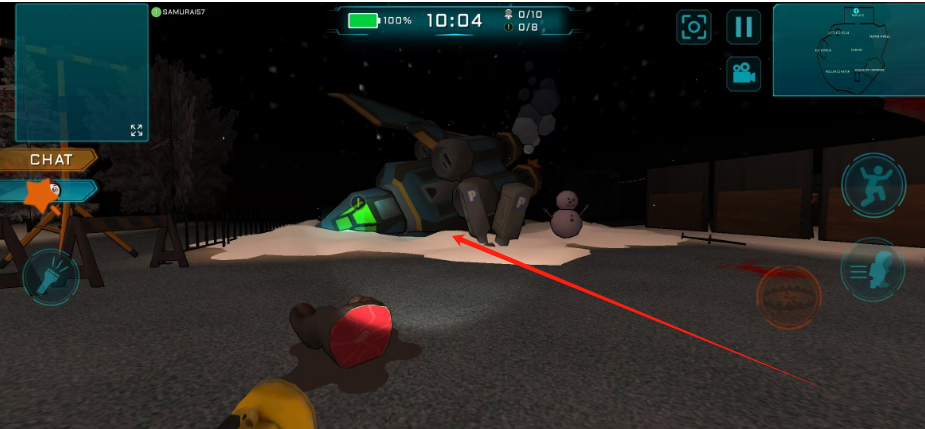Open the CHAT panel

50,159
